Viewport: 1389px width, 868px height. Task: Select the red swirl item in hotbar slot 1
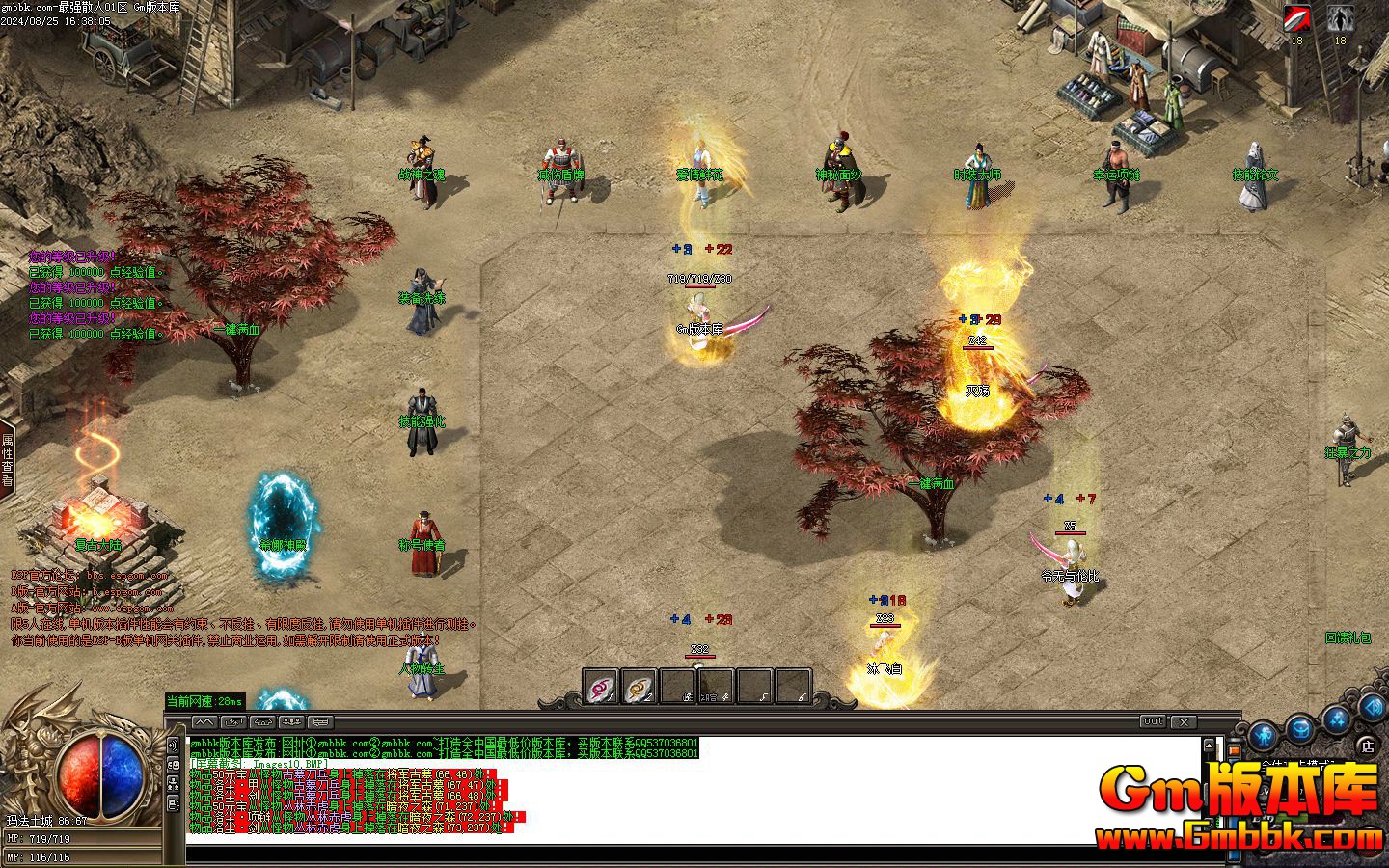pyautogui.click(x=601, y=687)
